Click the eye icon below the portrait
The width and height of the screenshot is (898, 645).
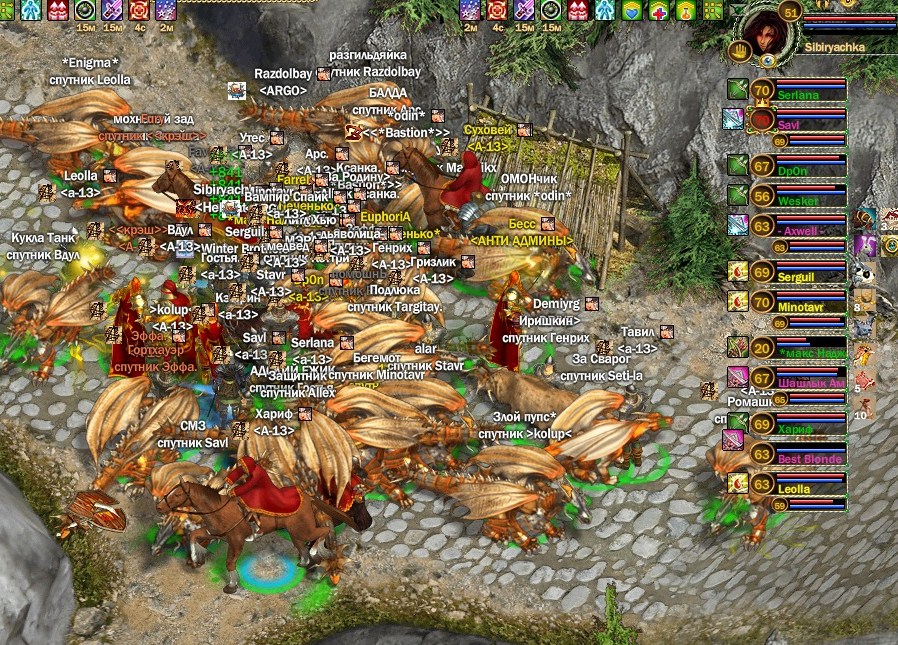767,61
